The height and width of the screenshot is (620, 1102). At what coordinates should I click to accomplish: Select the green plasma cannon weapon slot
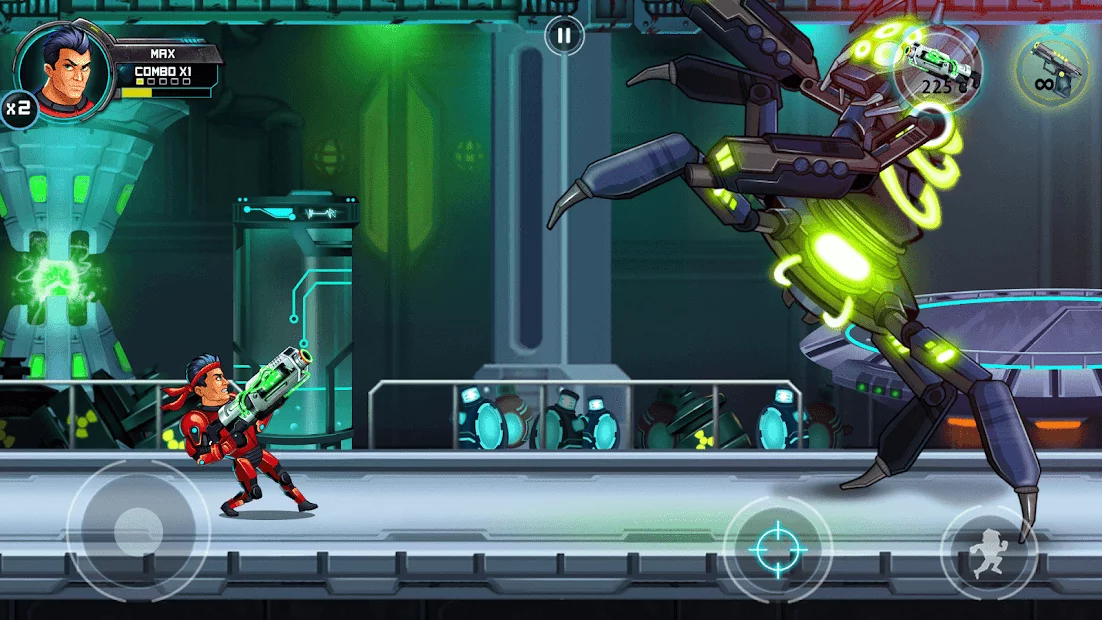coord(937,69)
